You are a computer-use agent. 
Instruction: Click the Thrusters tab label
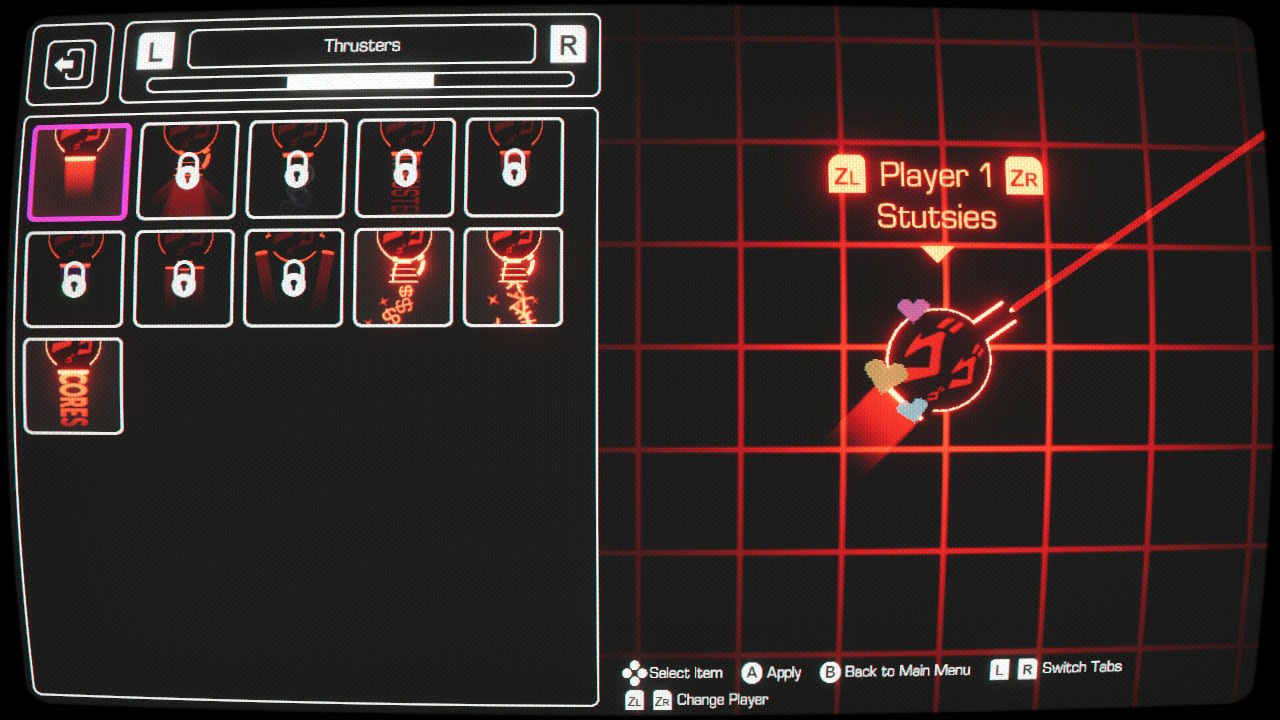[363, 44]
